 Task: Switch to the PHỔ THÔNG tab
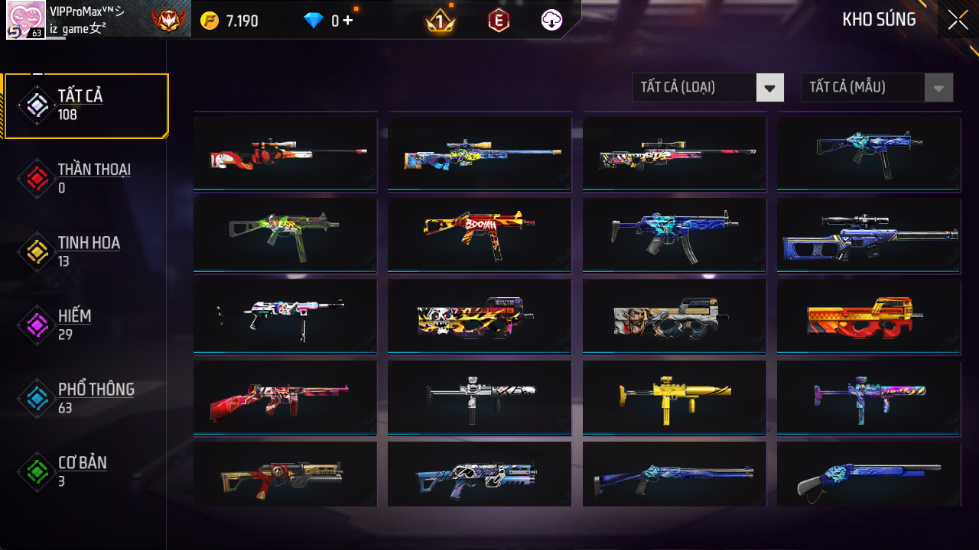[85, 398]
